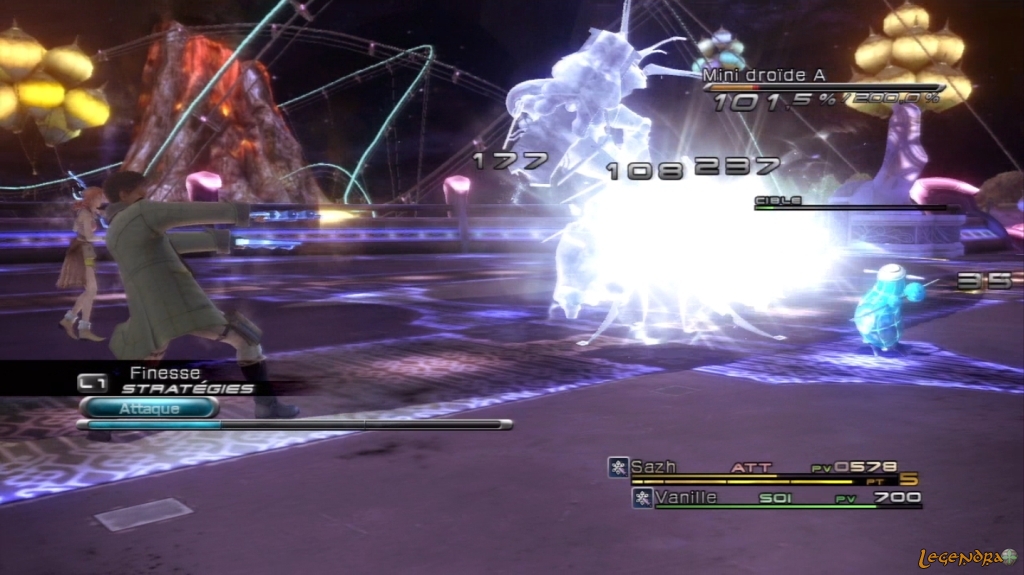Click the role icon beside Sazh
Viewport: 1024px width, 575px height.
(x=619, y=467)
